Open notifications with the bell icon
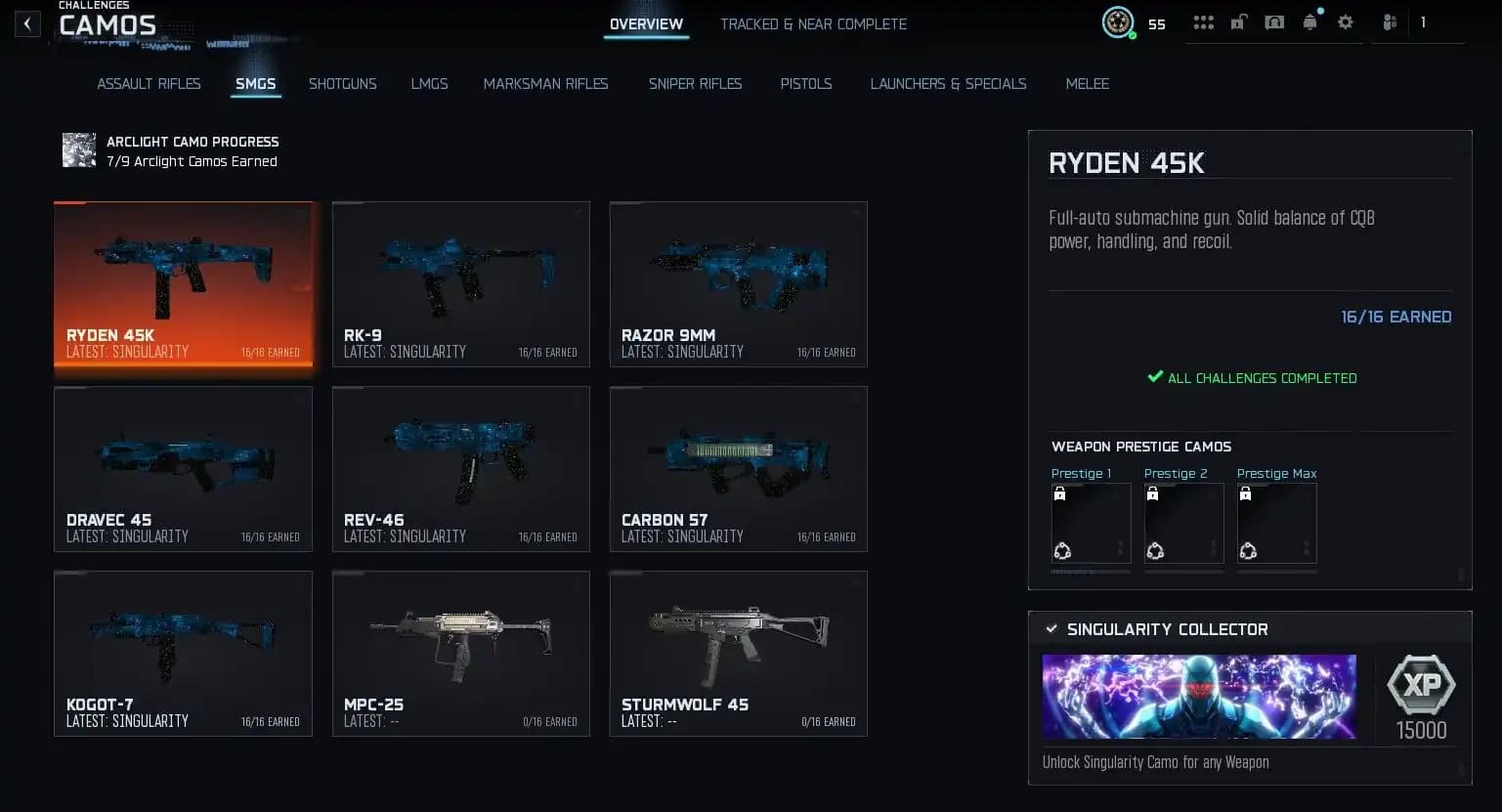 click(1309, 22)
